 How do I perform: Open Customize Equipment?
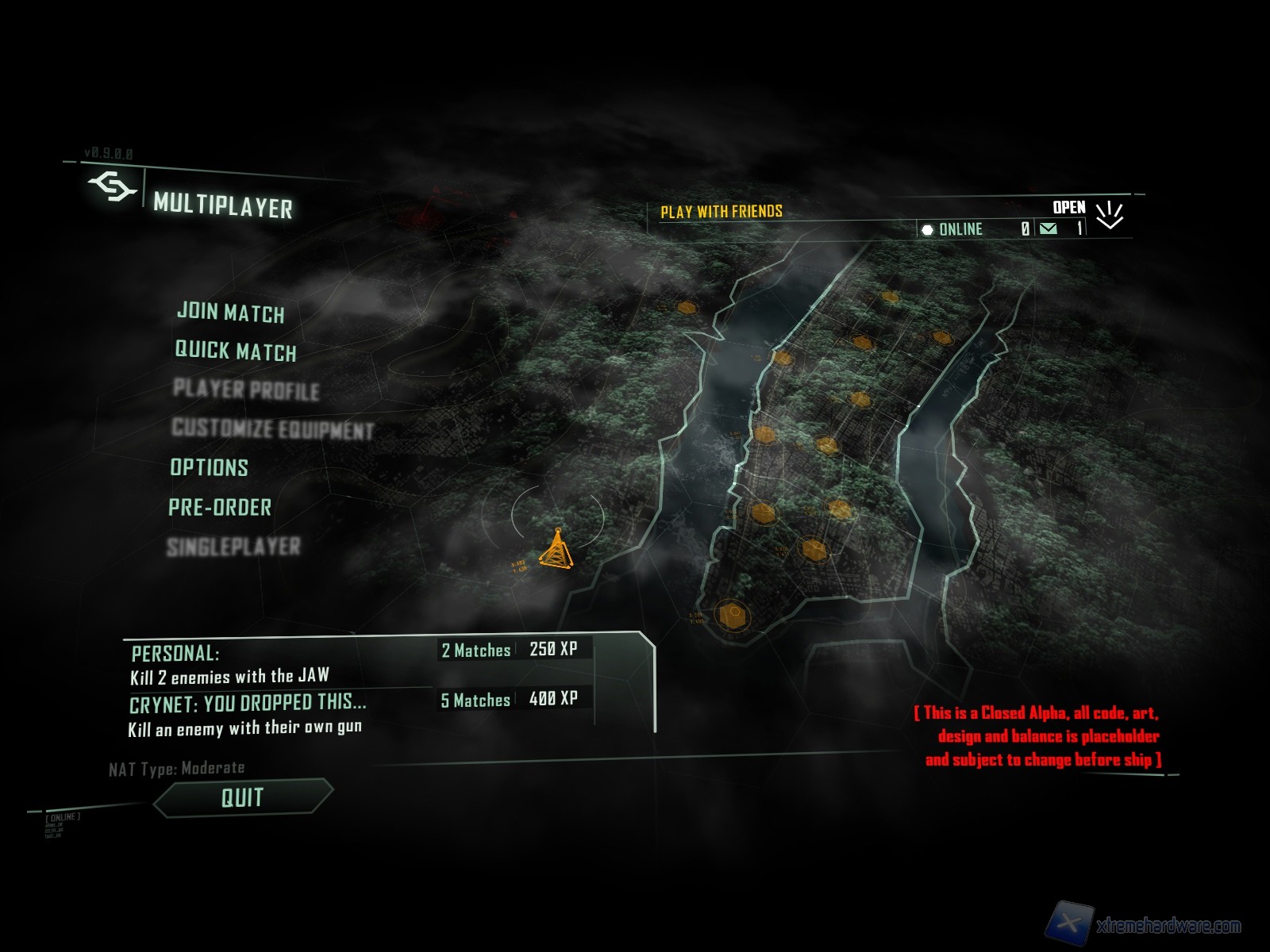[x=272, y=429]
